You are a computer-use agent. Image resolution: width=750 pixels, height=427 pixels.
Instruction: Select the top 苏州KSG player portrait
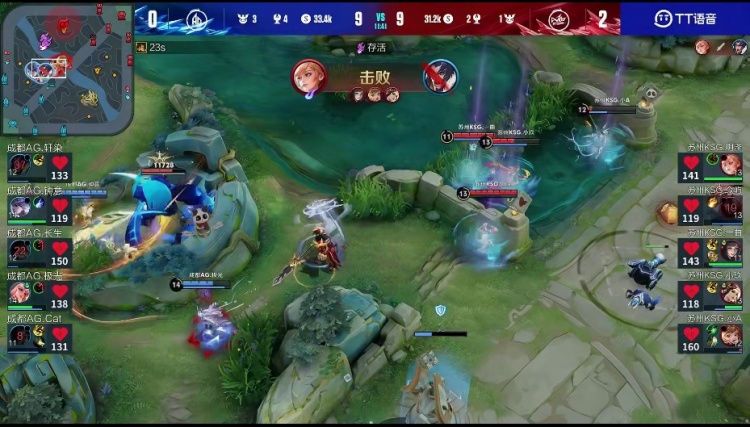[x=728, y=168]
